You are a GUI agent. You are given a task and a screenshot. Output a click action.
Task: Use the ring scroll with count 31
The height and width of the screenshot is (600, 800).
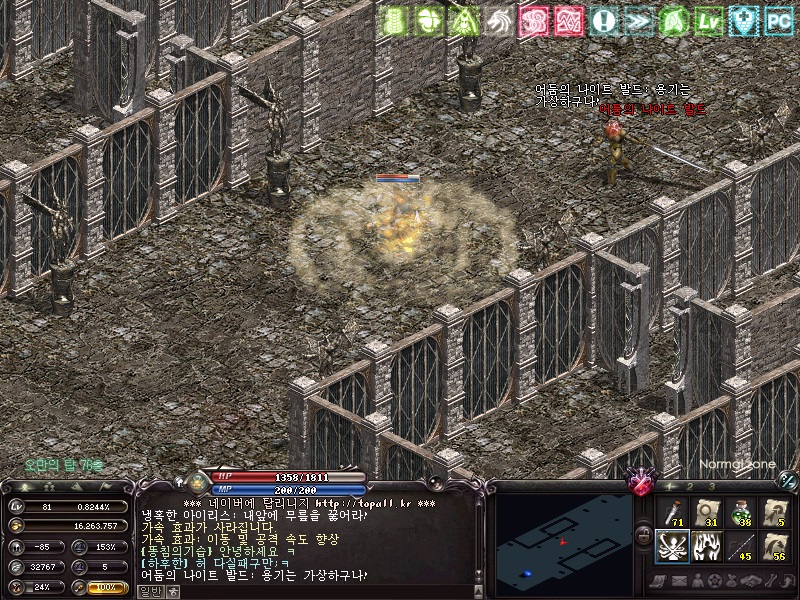(707, 513)
